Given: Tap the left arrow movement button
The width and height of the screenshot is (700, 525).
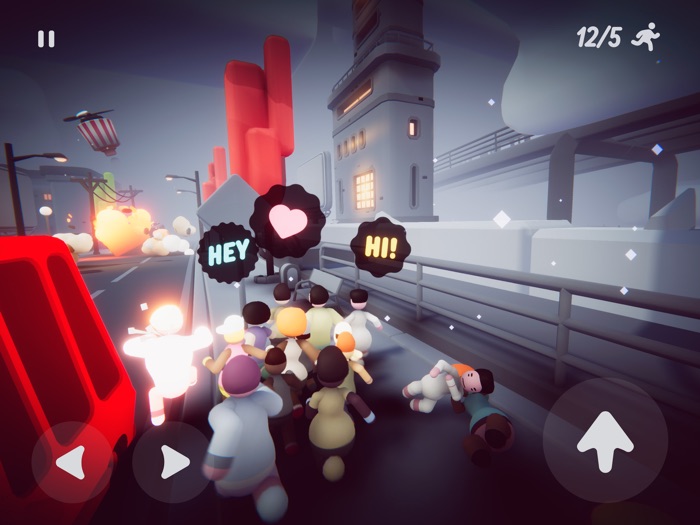Looking at the screenshot, I should (71, 462).
